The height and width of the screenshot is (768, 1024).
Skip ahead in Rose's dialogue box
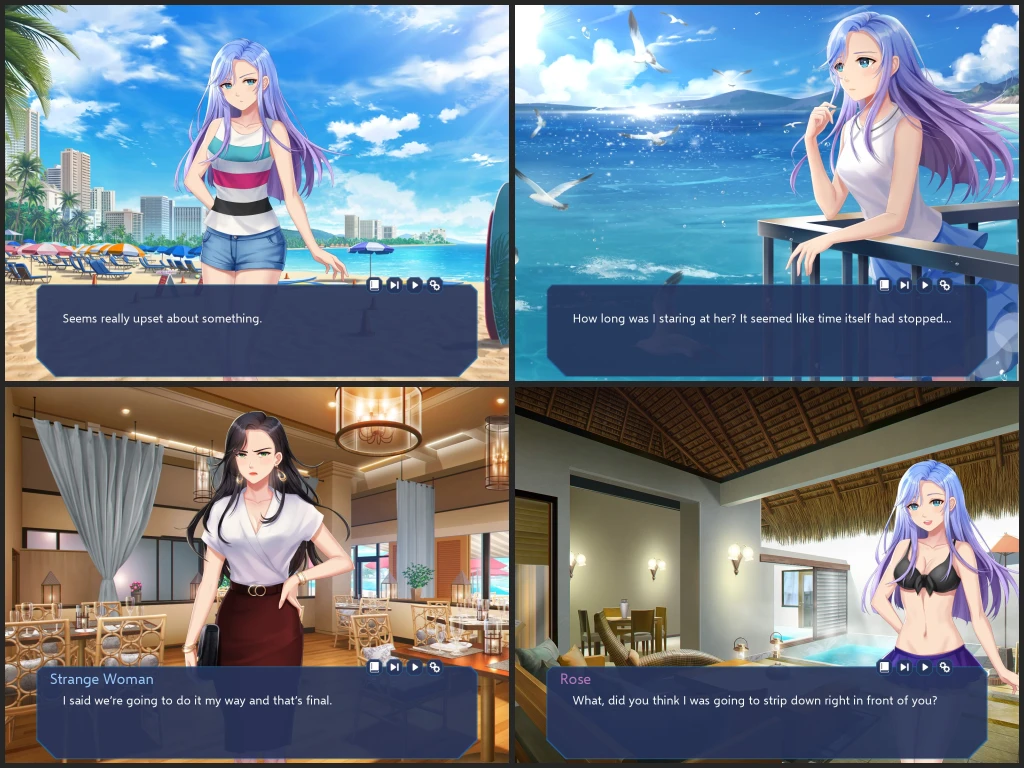point(905,667)
